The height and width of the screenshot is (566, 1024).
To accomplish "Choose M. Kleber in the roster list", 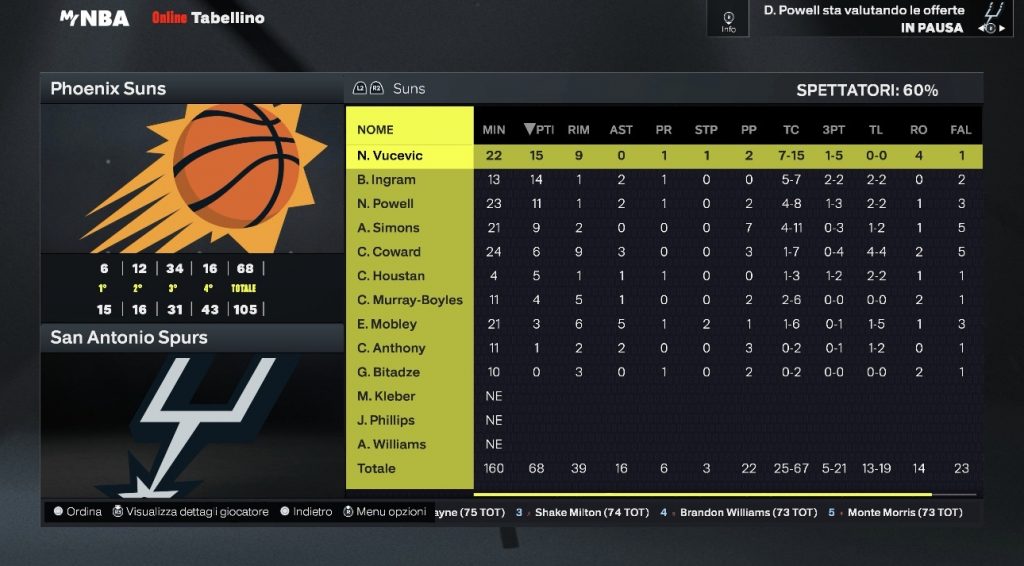I will [386, 396].
